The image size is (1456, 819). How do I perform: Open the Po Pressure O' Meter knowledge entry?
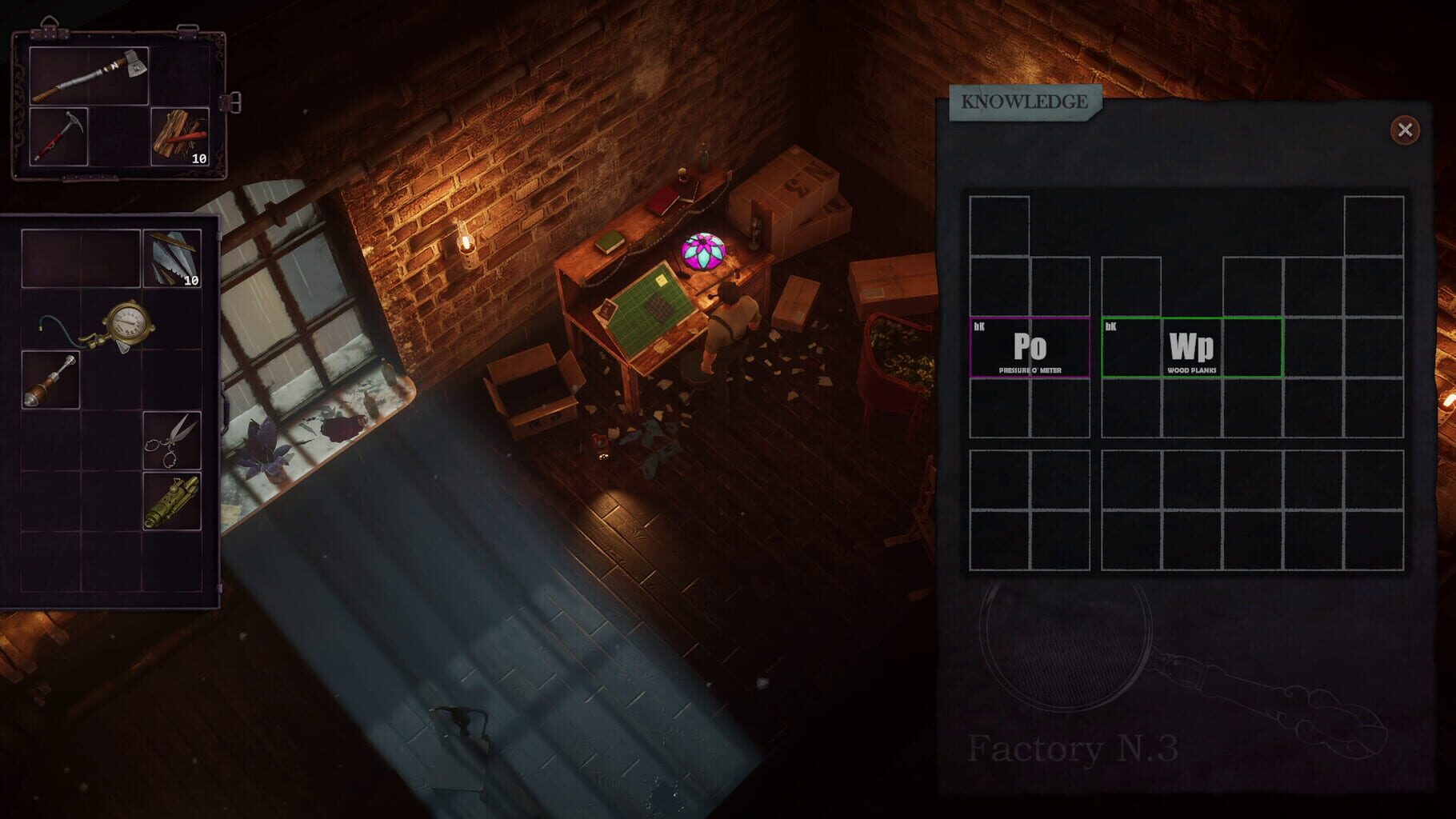coord(1030,348)
